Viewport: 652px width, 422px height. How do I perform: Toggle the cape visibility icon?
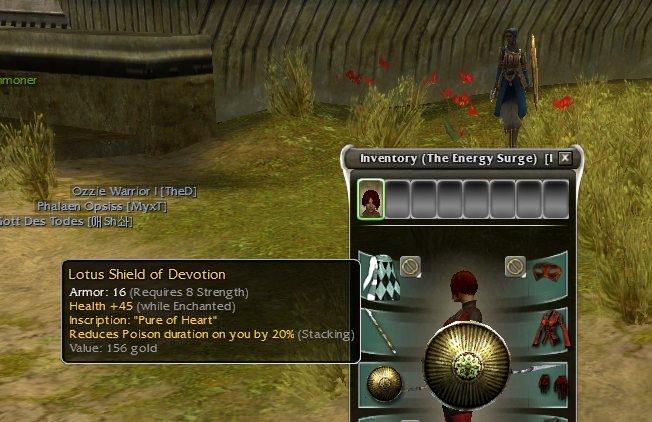tap(409, 265)
